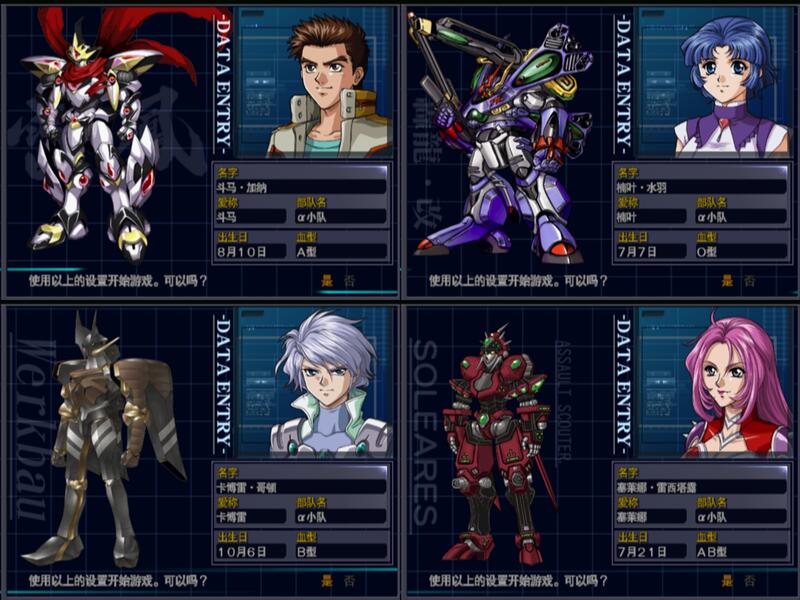This screenshot has height=600, width=800.
Task: Click the 7月7日 birthday field
Action: (x=651, y=251)
